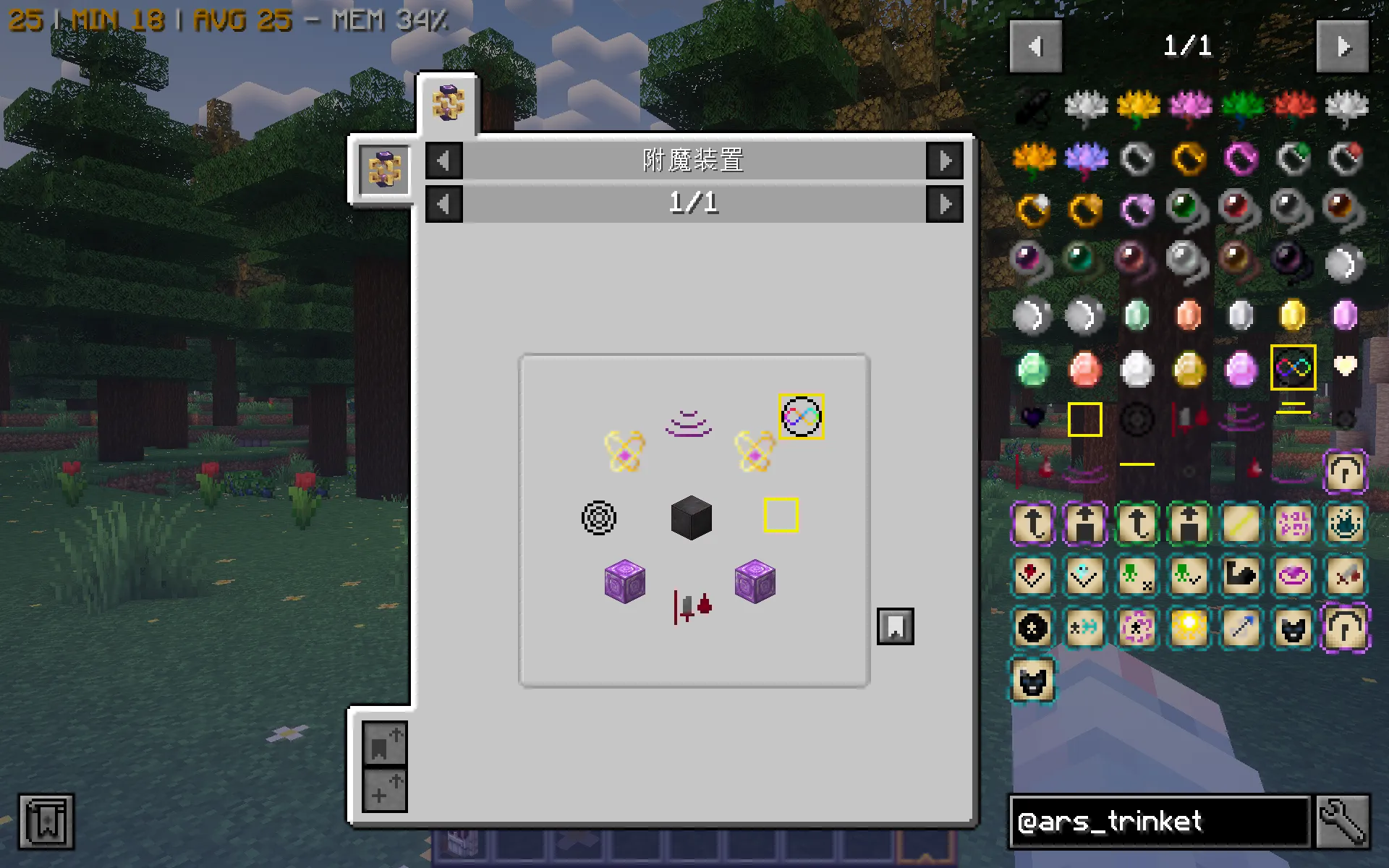
Task: Toggle the bookmark flag on this recipe
Action: coord(896,626)
